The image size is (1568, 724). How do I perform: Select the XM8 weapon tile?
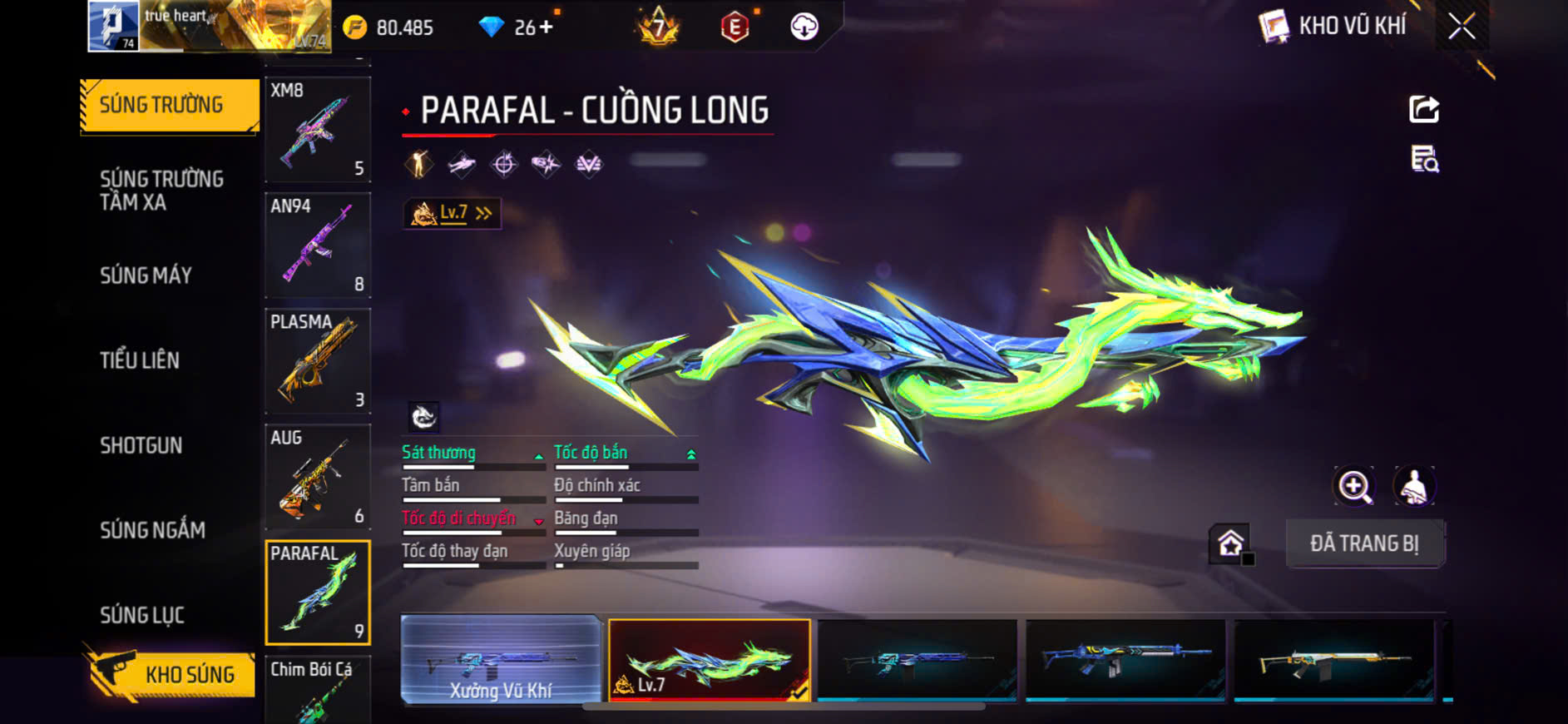[317, 129]
